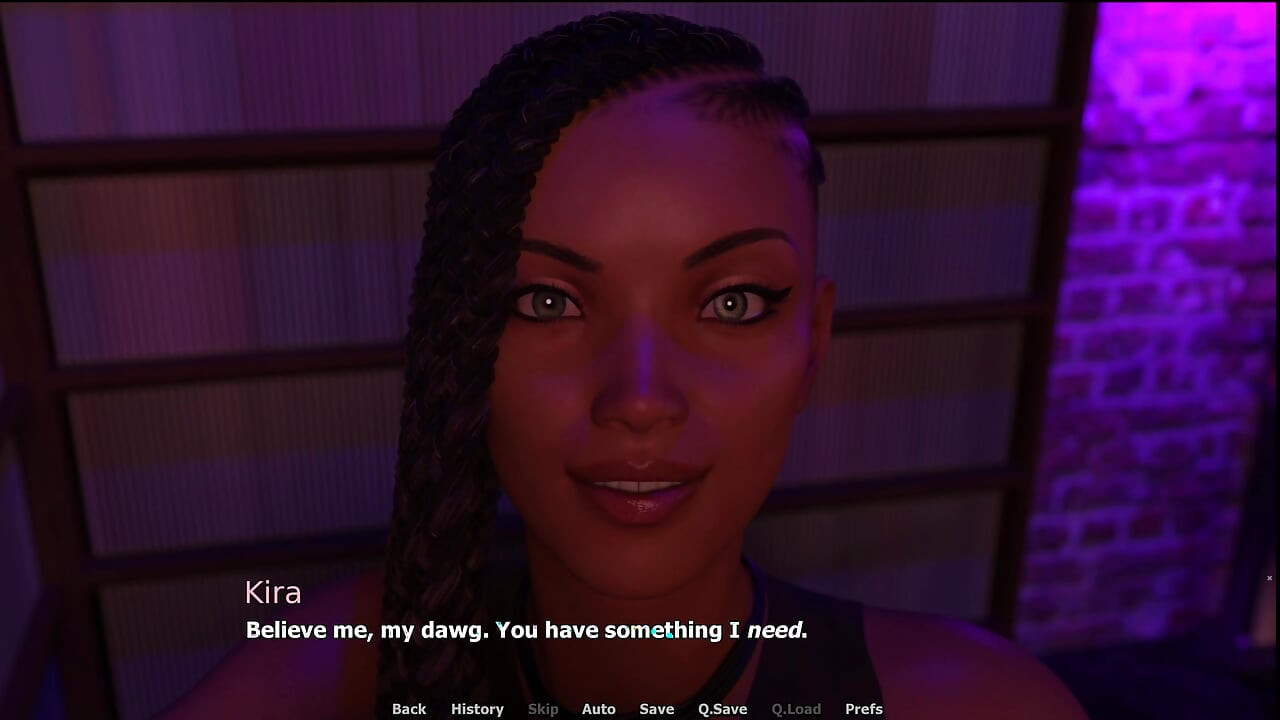Image resolution: width=1280 pixels, height=720 pixels.
Task: Perform a quick save with Q.Save
Action: (x=722, y=709)
